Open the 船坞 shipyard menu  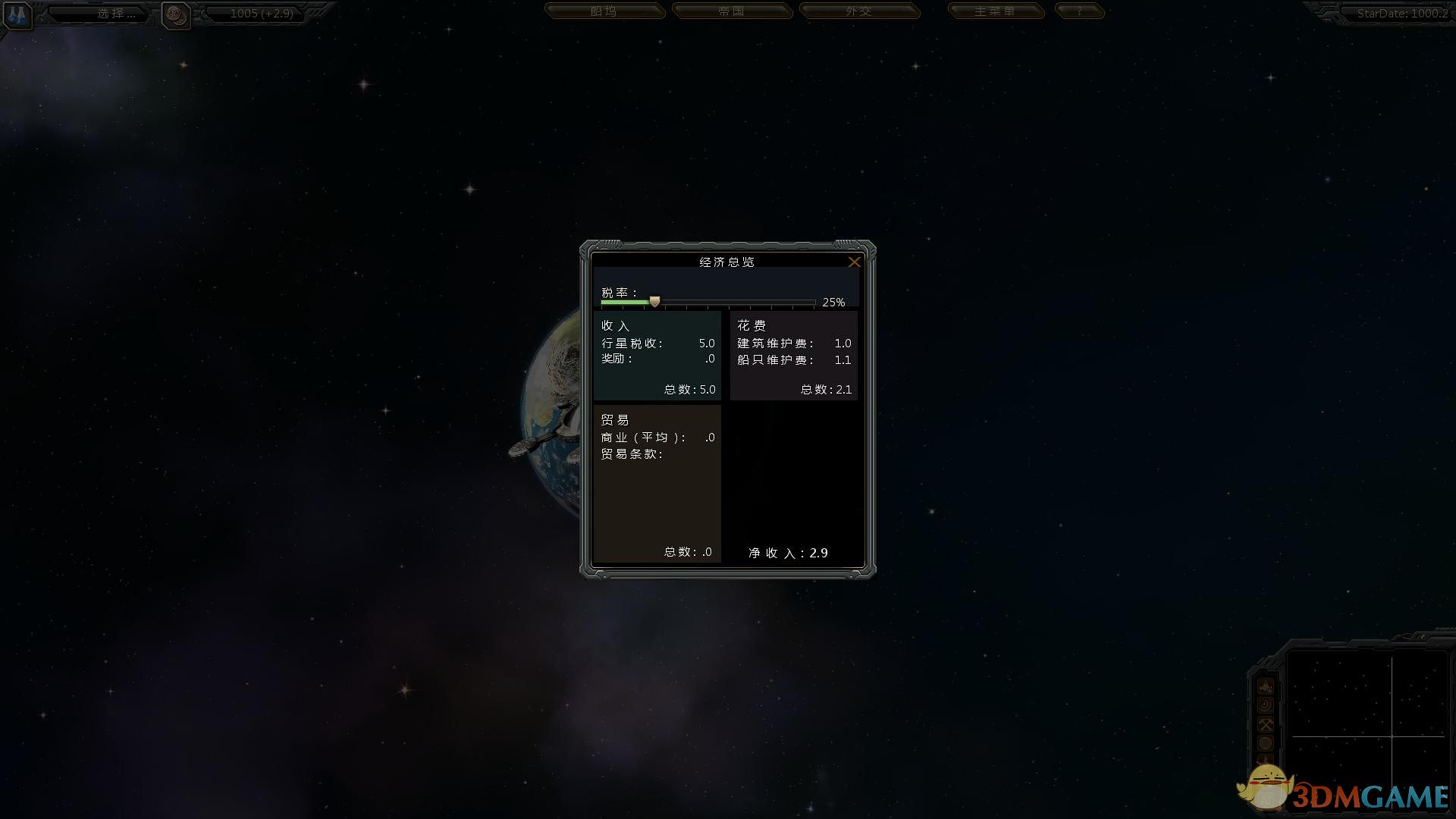click(x=606, y=11)
